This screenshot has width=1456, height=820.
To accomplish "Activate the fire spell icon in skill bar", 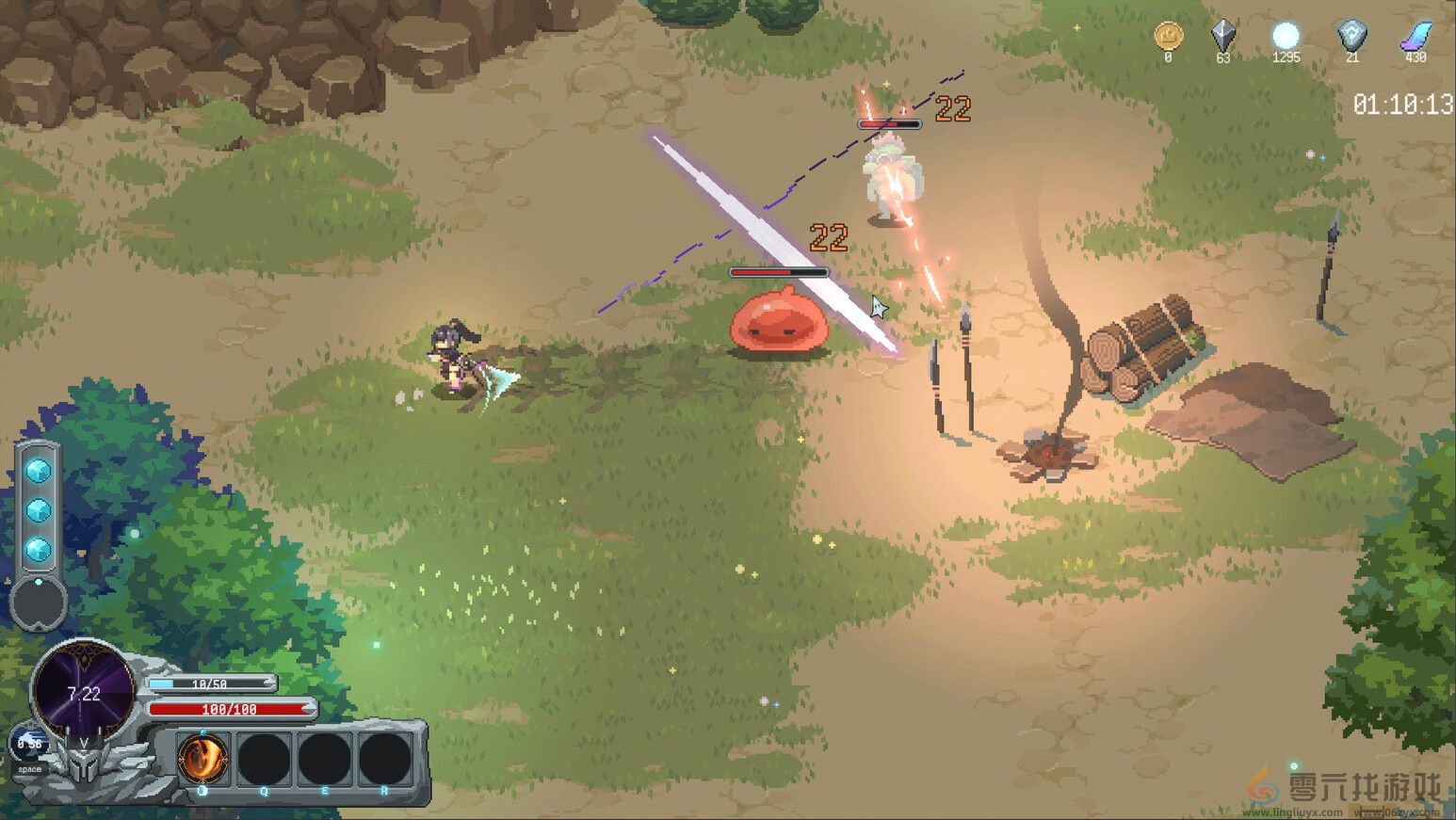I will (203, 759).
